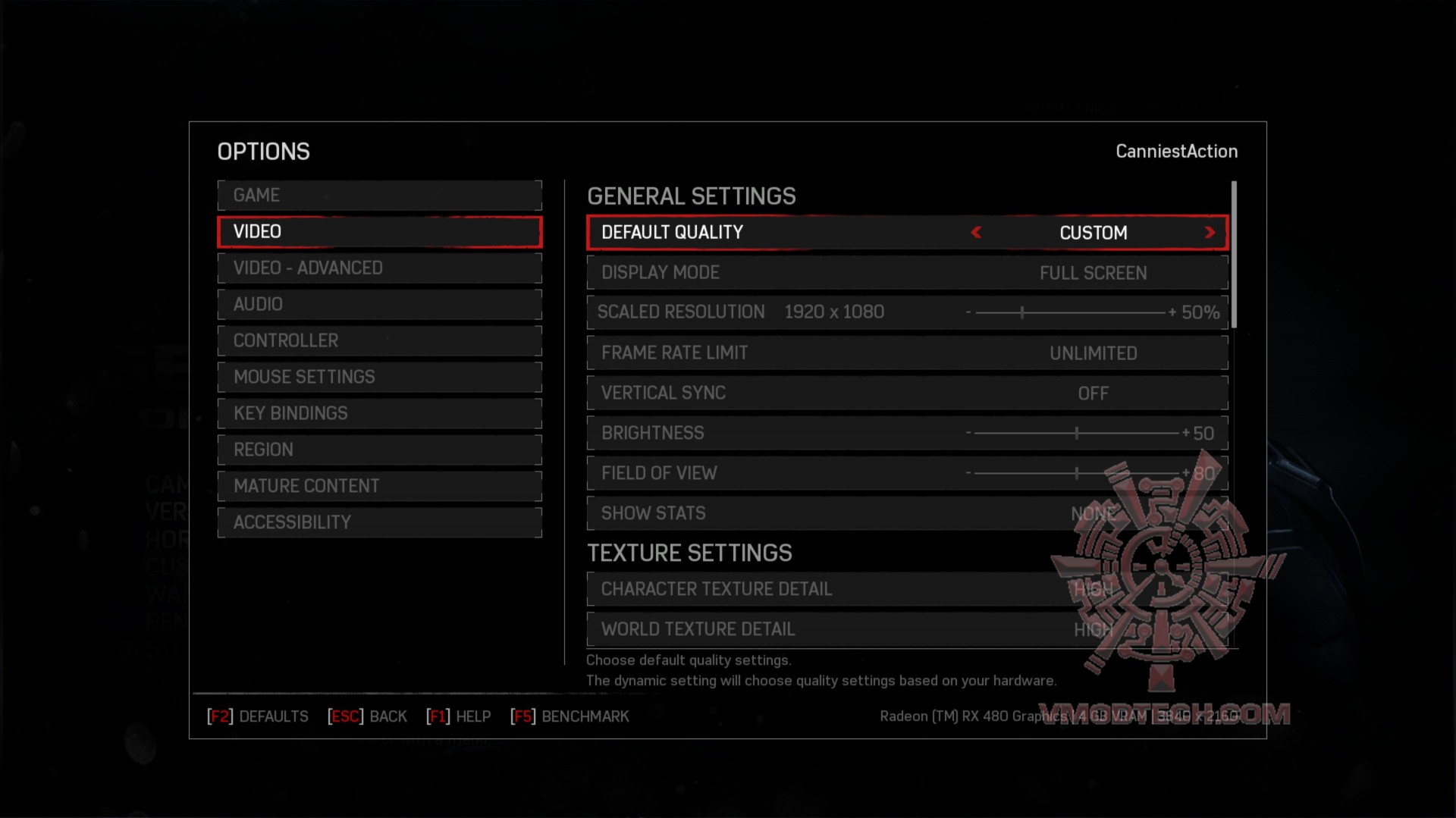Click the left arrow on DEFAULT QUALITY
Screen dimensions: 1456x818
(x=976, y=233)
